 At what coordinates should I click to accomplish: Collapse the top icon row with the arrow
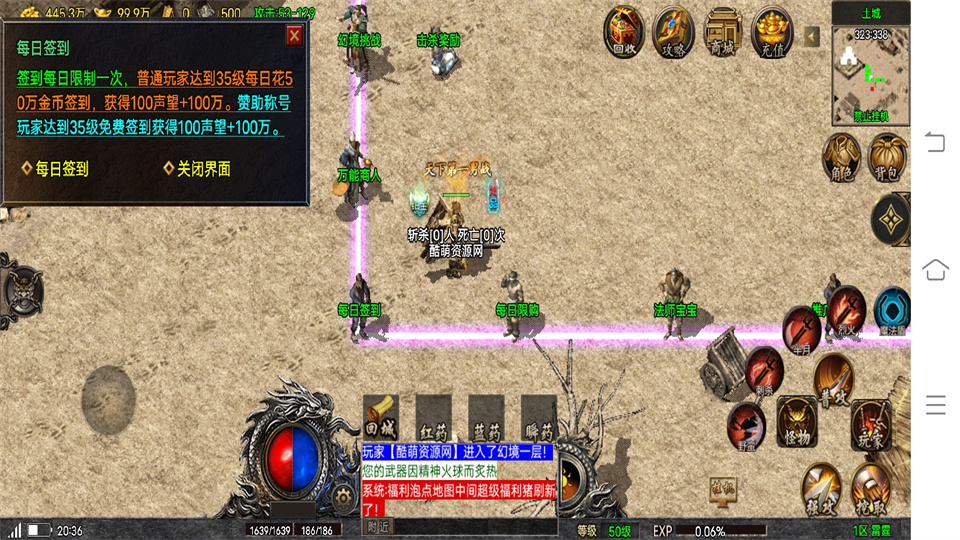[812, 36]
